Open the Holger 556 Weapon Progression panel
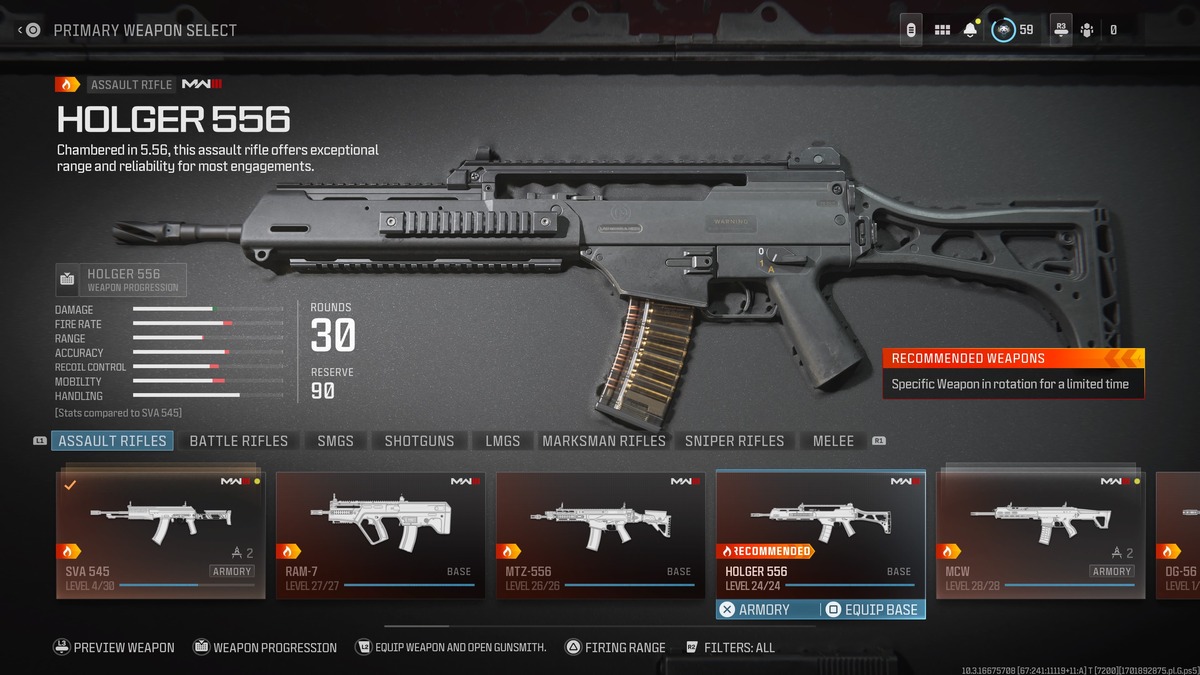 [121, 280]
